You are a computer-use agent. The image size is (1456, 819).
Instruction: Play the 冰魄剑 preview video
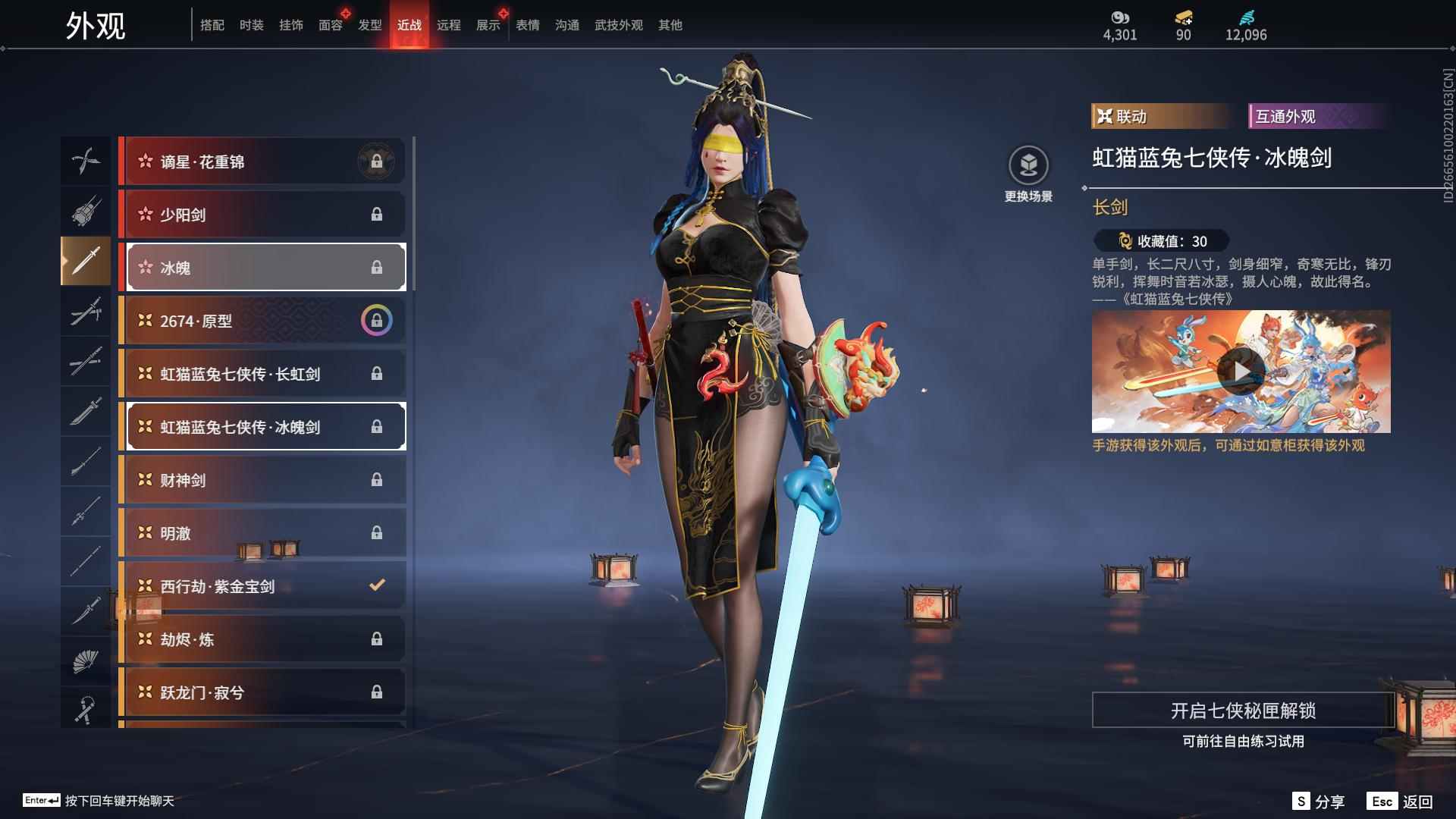pos(1241,372)
